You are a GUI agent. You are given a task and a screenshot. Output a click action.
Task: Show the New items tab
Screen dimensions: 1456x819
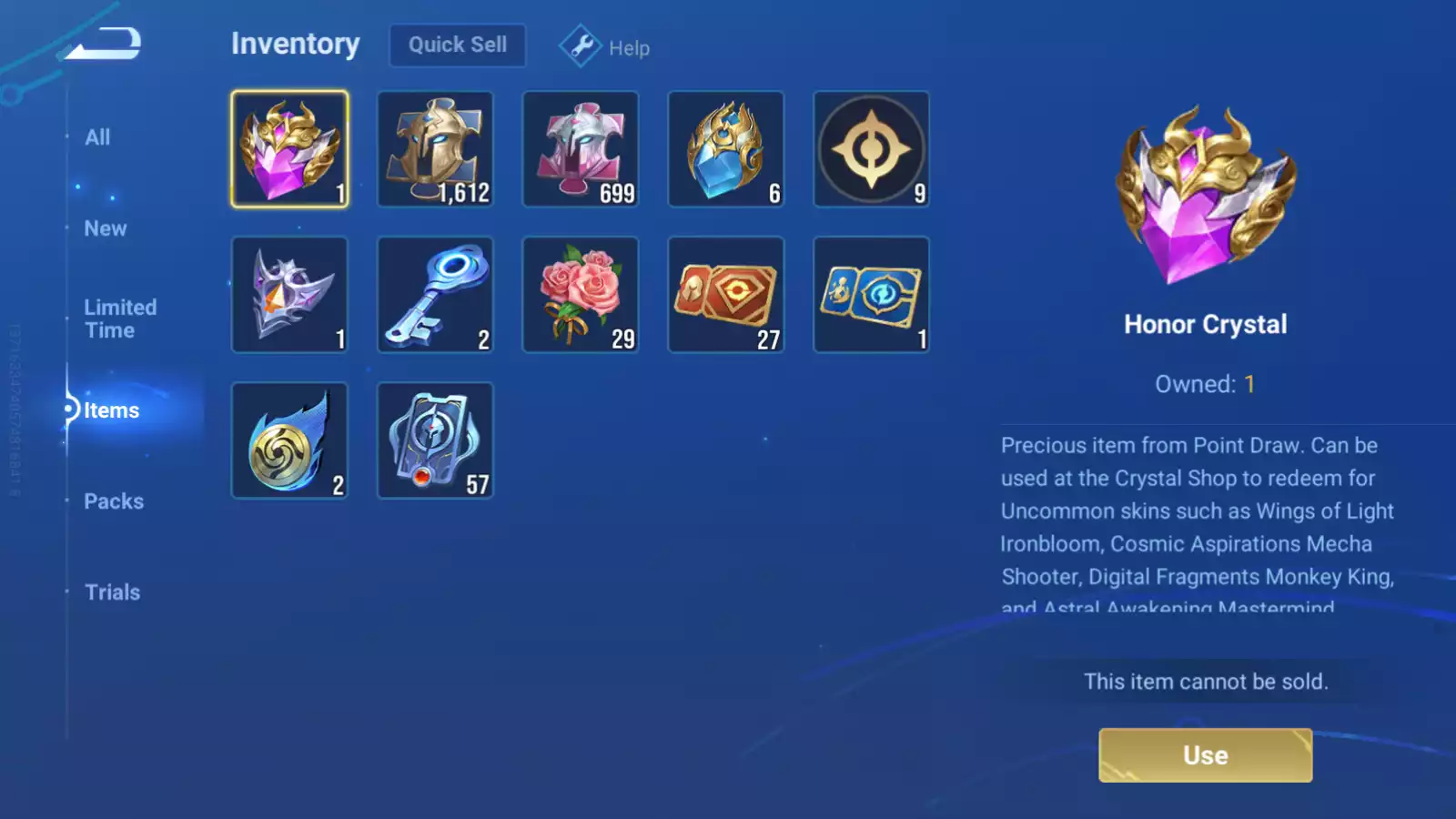pyautogui.click(x=106, y=228)
